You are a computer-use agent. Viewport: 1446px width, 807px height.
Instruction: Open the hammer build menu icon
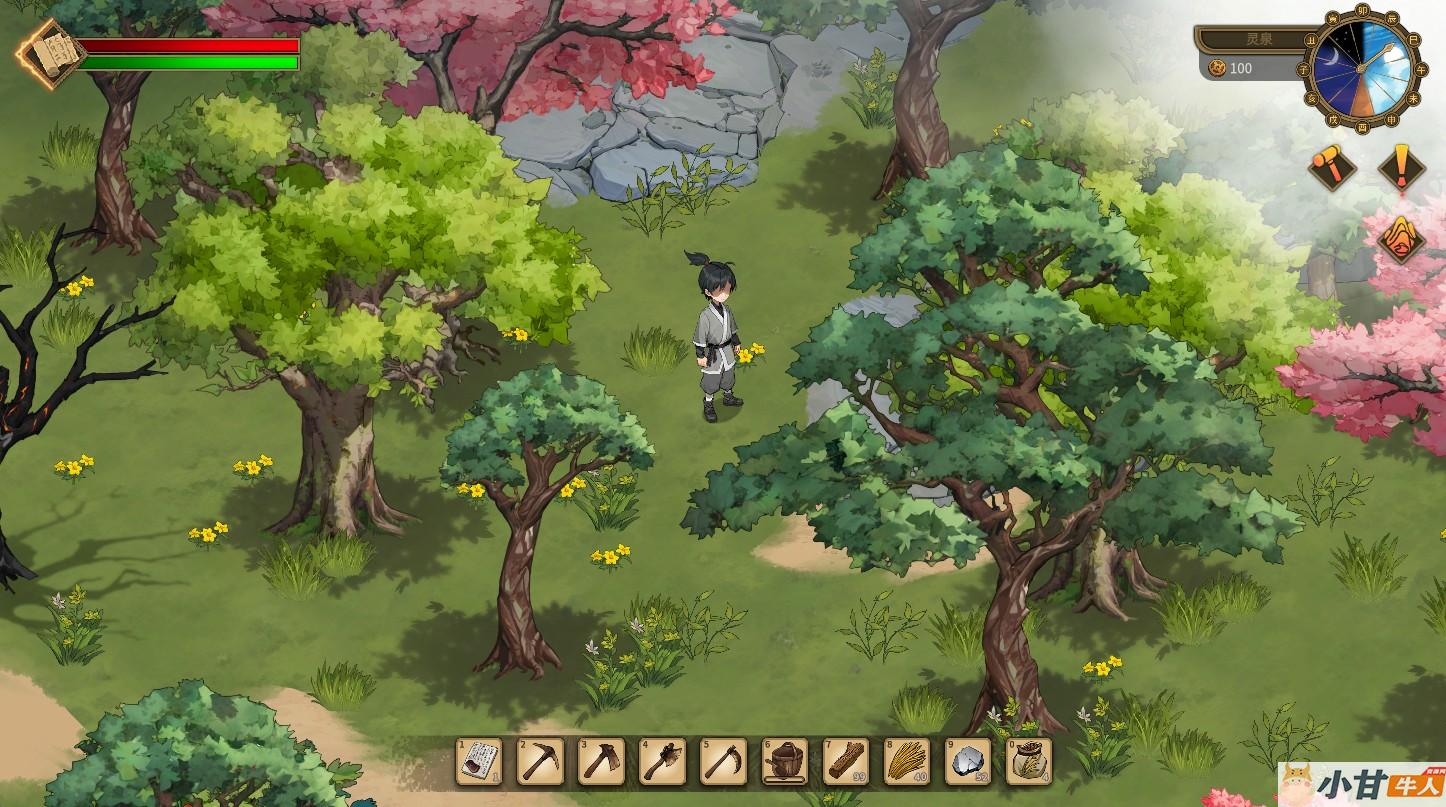click(x=1333, y=166)
